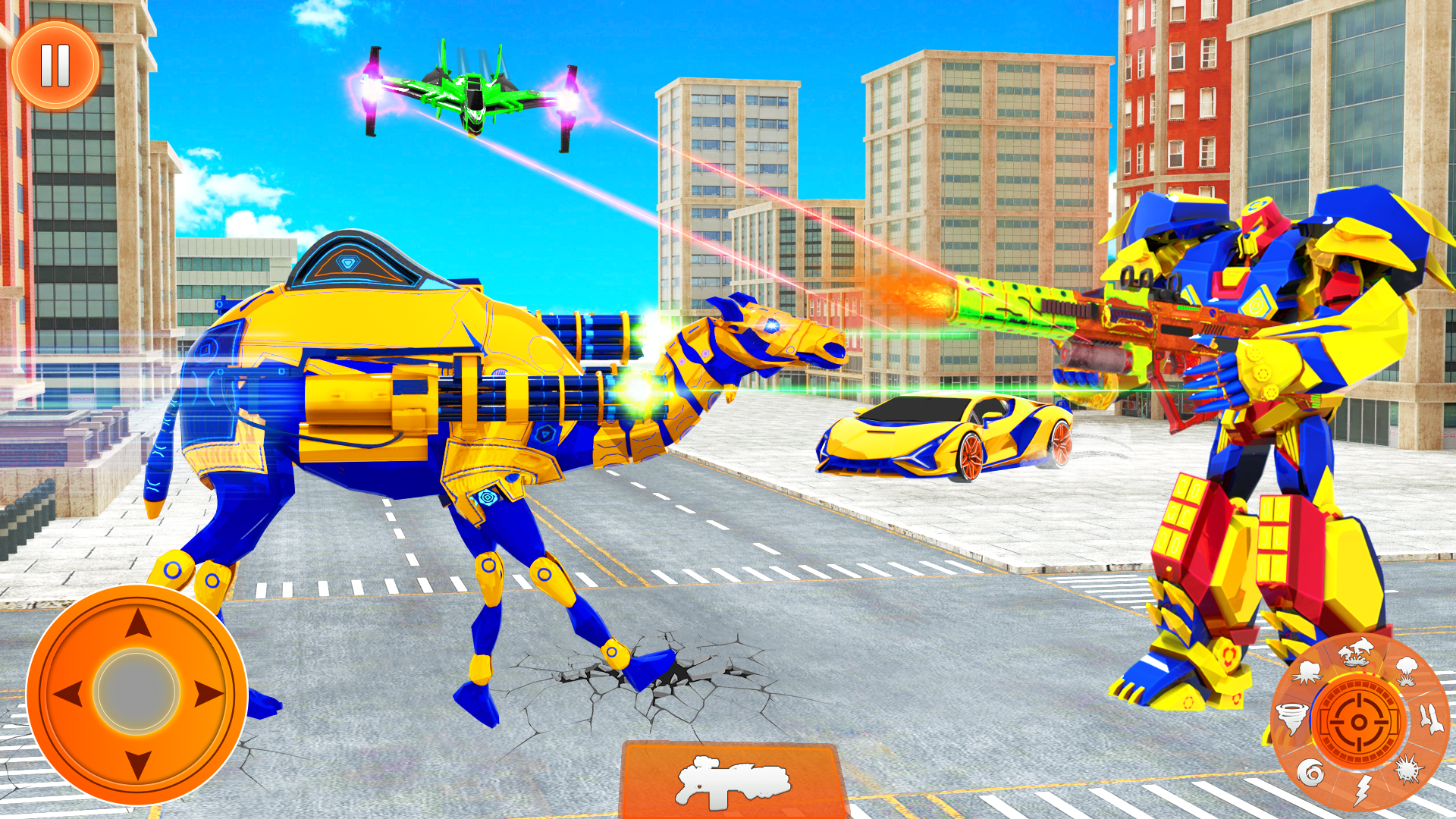Choose the cyclone swirl ability

[x=1310, y=772]
